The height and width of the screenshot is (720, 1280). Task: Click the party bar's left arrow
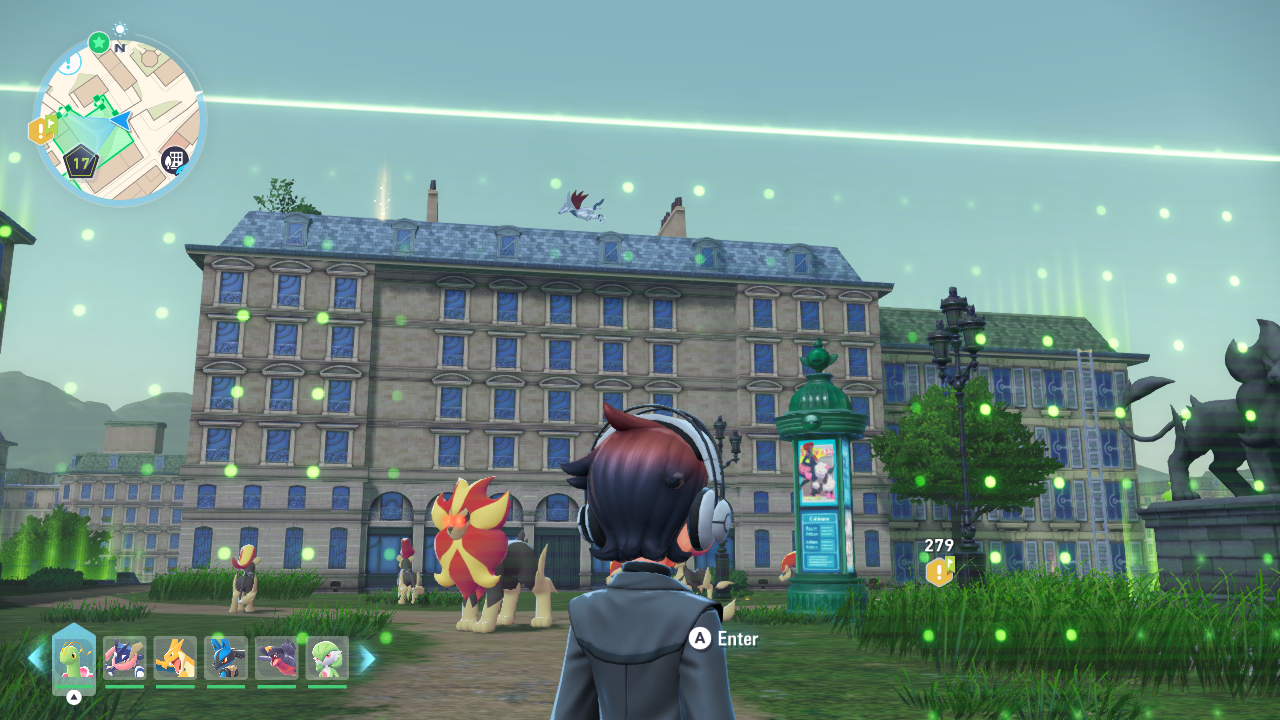point(36,657)
